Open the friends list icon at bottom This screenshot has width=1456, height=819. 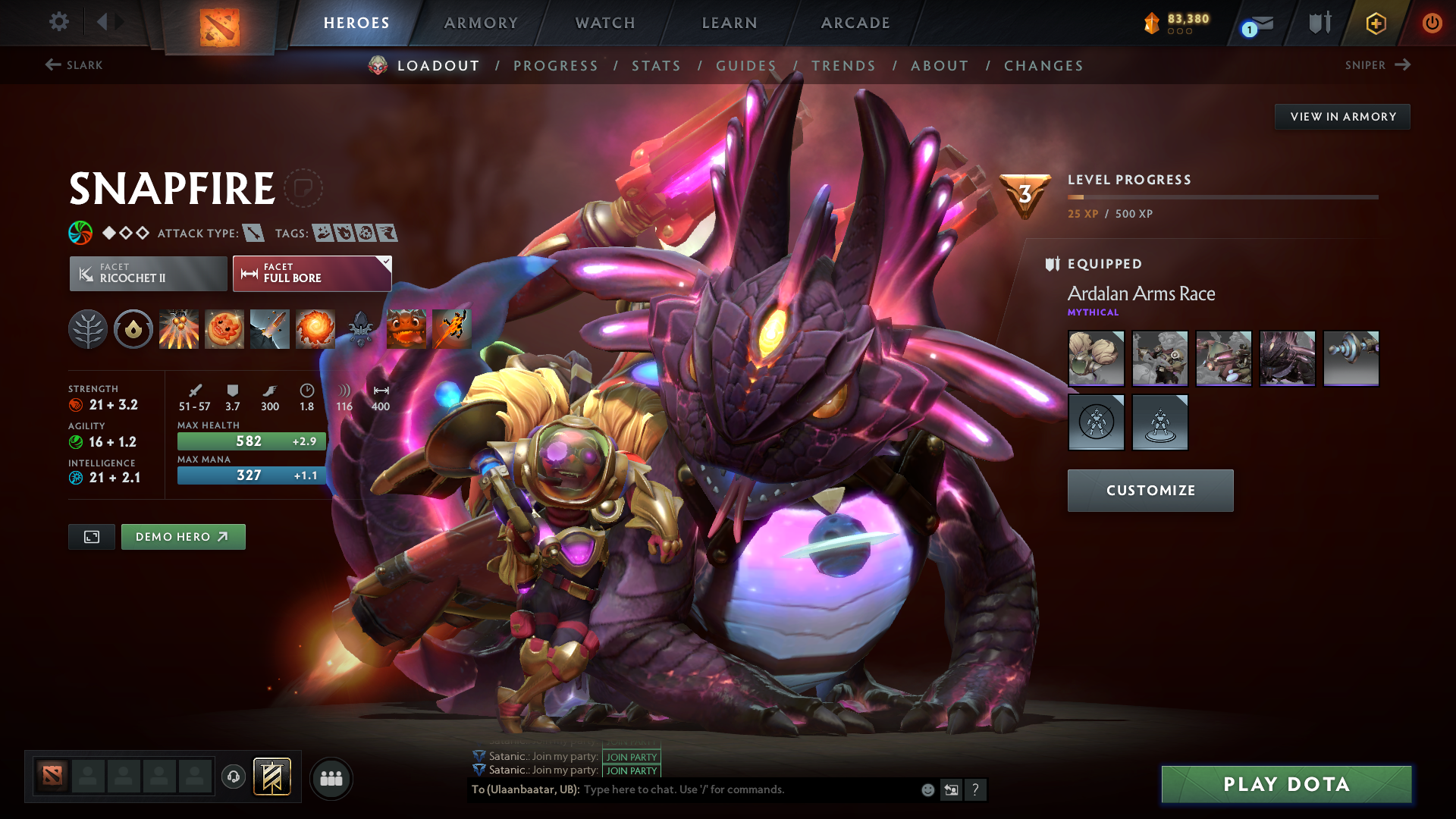pyautogui.click(x=331, y=777)
